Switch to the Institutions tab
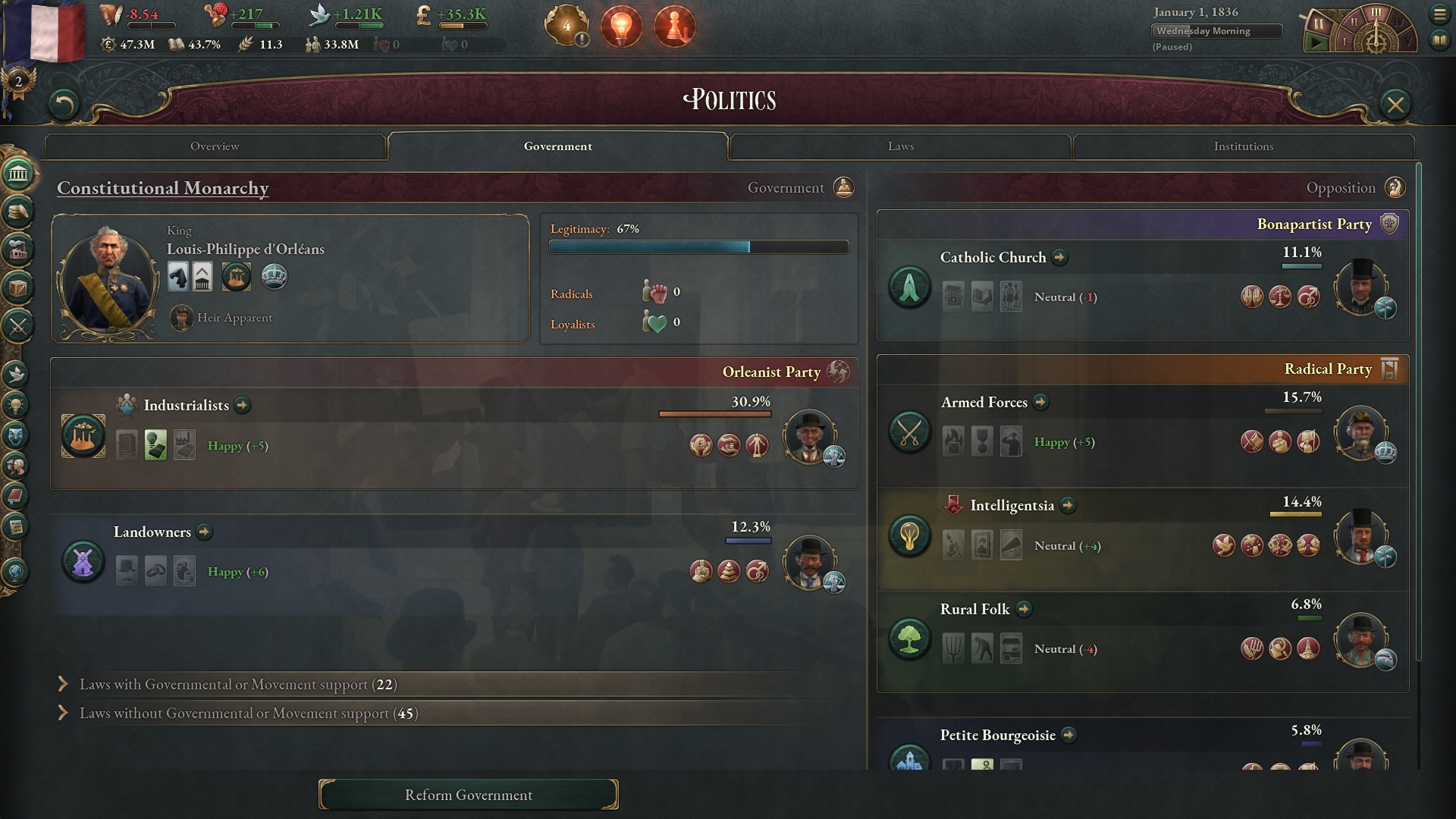Image resolution: width=1456 pixels, height=819 pixels. (1243, 146)
